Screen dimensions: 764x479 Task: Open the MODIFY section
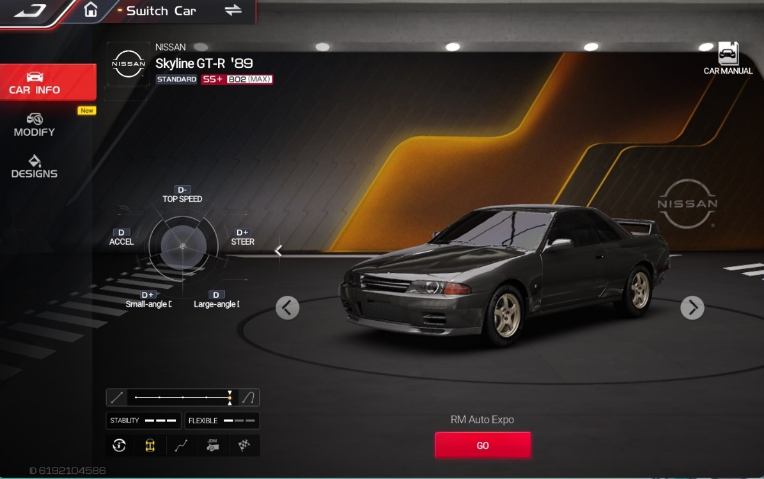tap(34, 124)
